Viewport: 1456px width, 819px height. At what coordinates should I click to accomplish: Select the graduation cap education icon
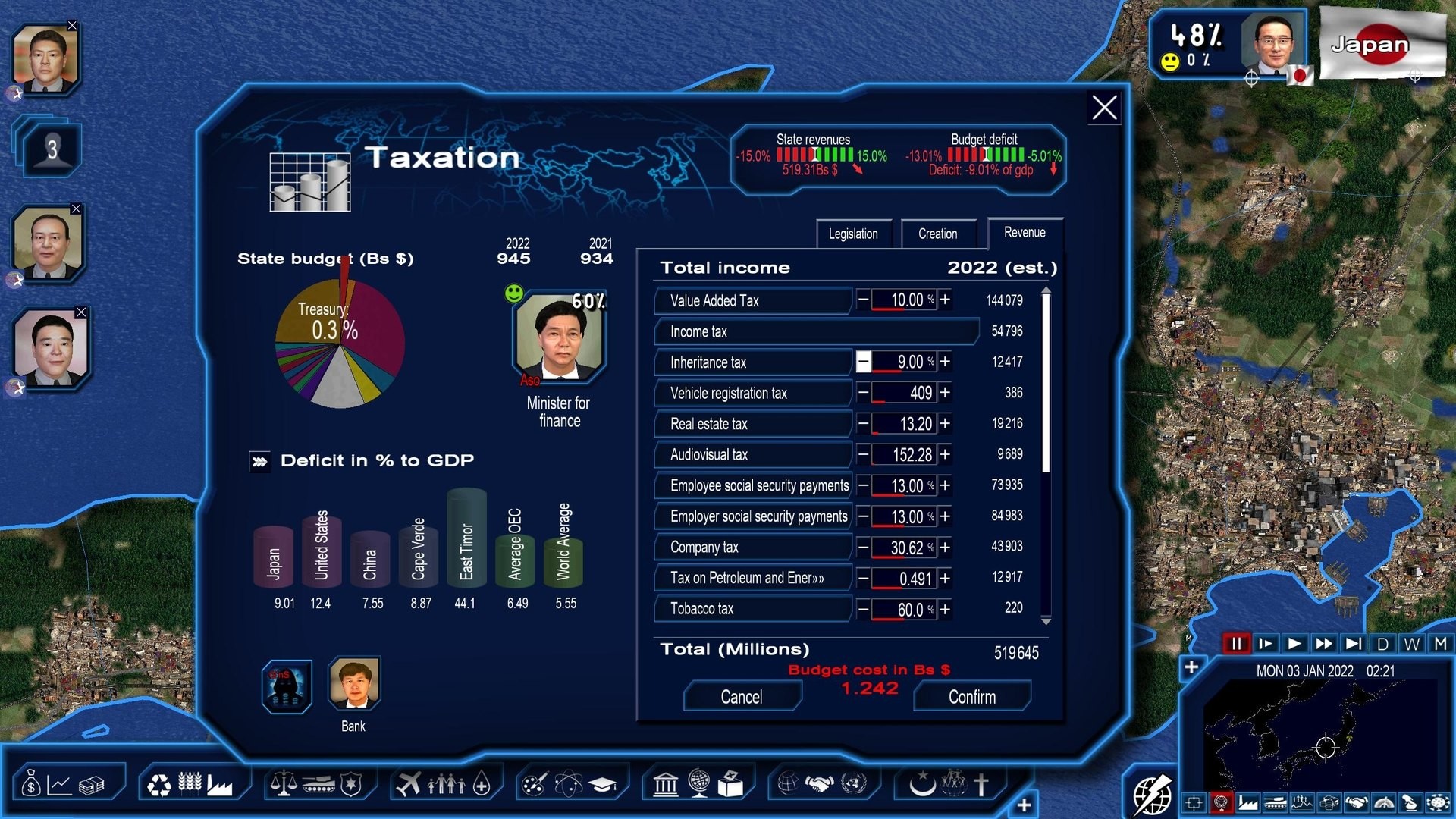pyautogui.click(x=603, y=783)
